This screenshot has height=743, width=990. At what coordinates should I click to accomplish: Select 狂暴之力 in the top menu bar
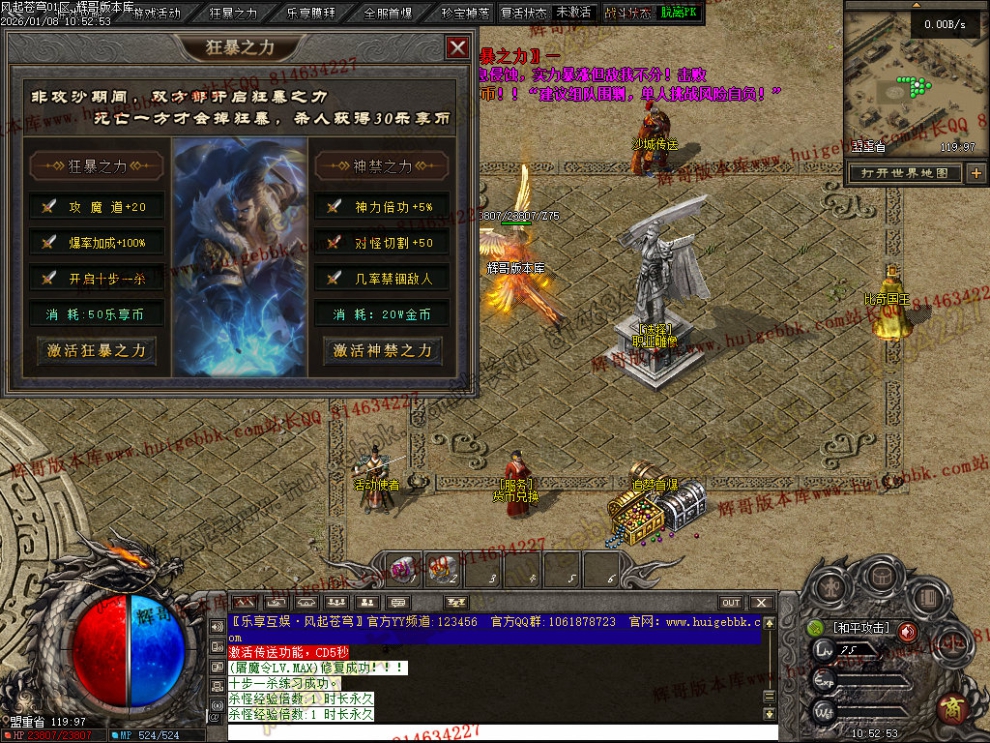pyautogui.click(x=233, y=13)
